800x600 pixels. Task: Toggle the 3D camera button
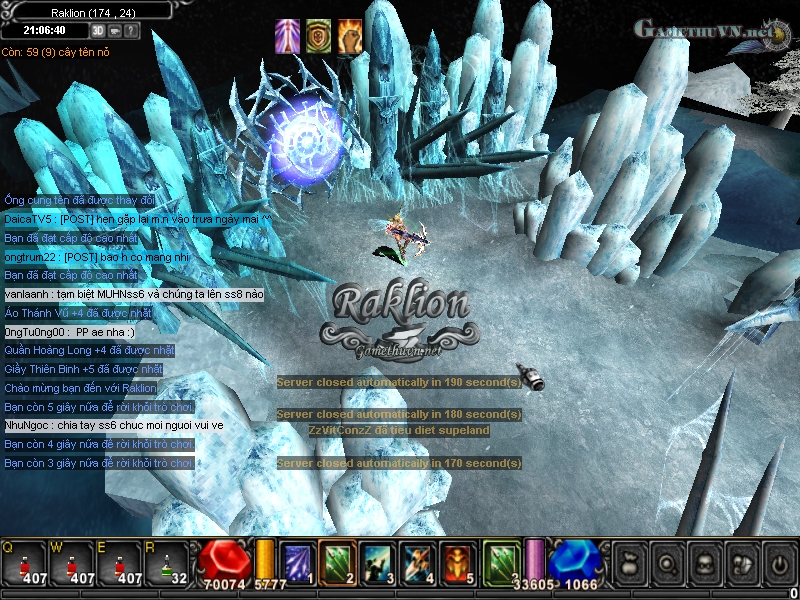(x=97, y=30)
